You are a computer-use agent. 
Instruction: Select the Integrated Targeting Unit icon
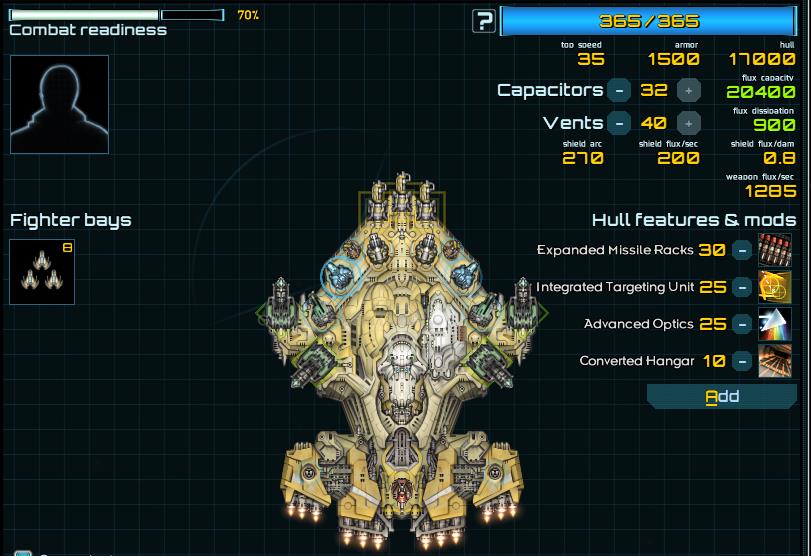click(775, 287)
